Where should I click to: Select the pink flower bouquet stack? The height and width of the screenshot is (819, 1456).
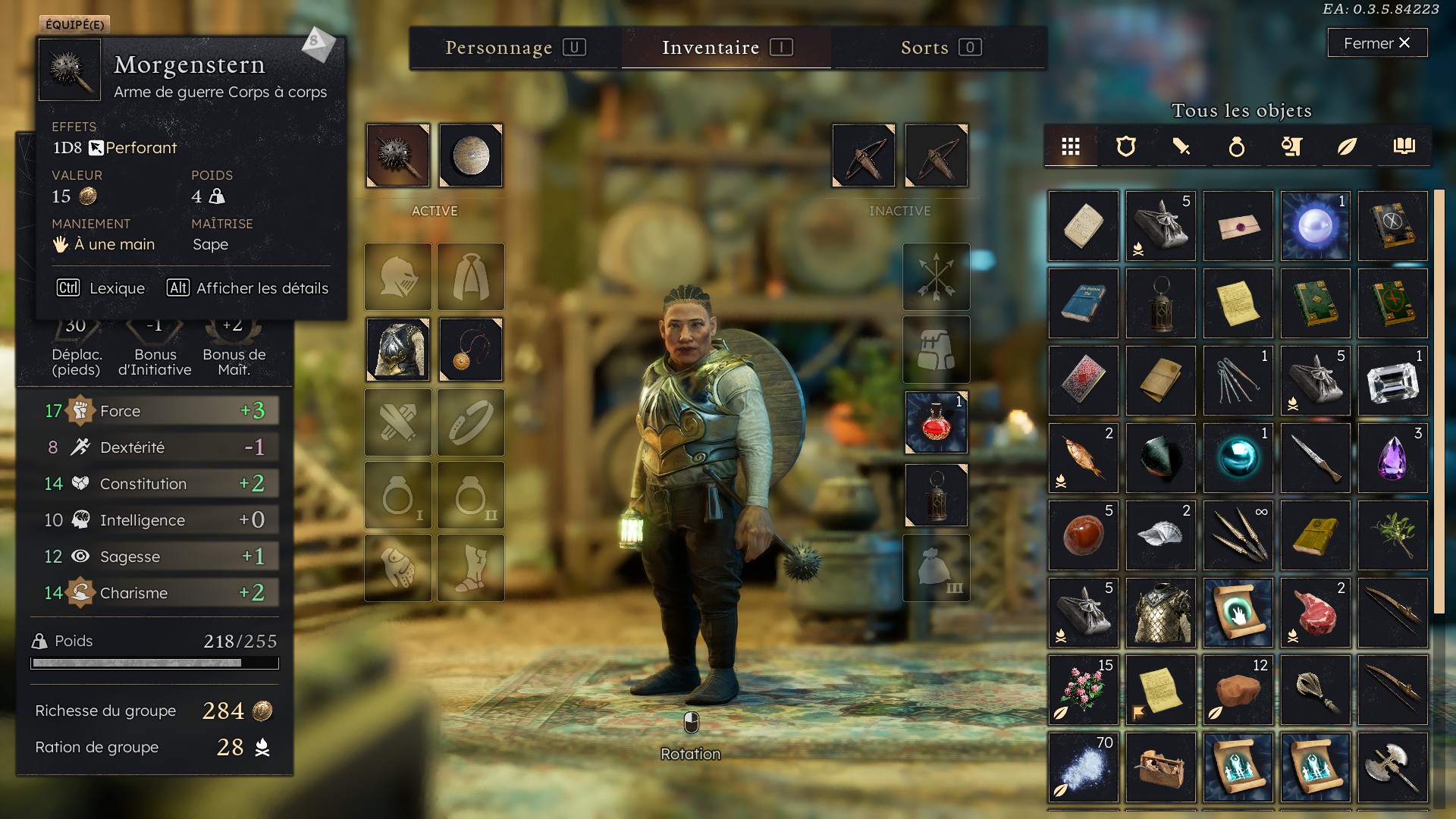pos(1083,690)
